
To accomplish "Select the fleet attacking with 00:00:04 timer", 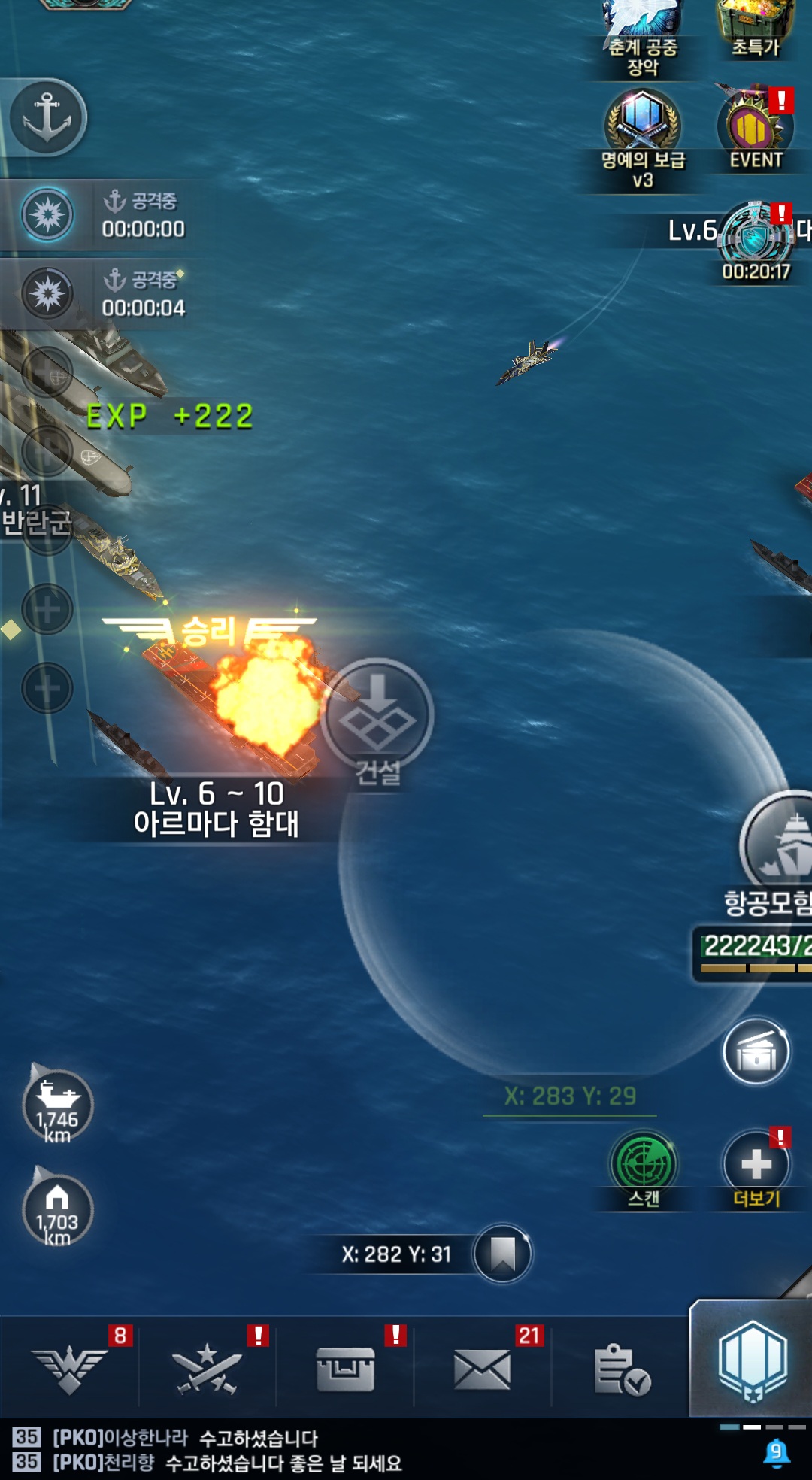I will click(x=48, y=293).
